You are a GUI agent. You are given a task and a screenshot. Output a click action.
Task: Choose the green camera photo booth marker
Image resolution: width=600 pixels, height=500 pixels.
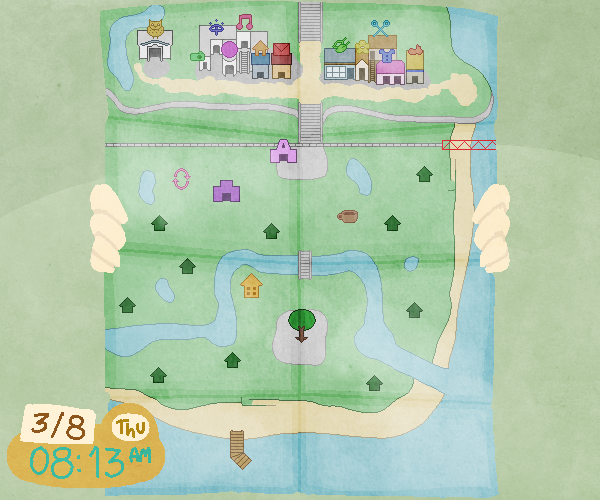(198, 57)
